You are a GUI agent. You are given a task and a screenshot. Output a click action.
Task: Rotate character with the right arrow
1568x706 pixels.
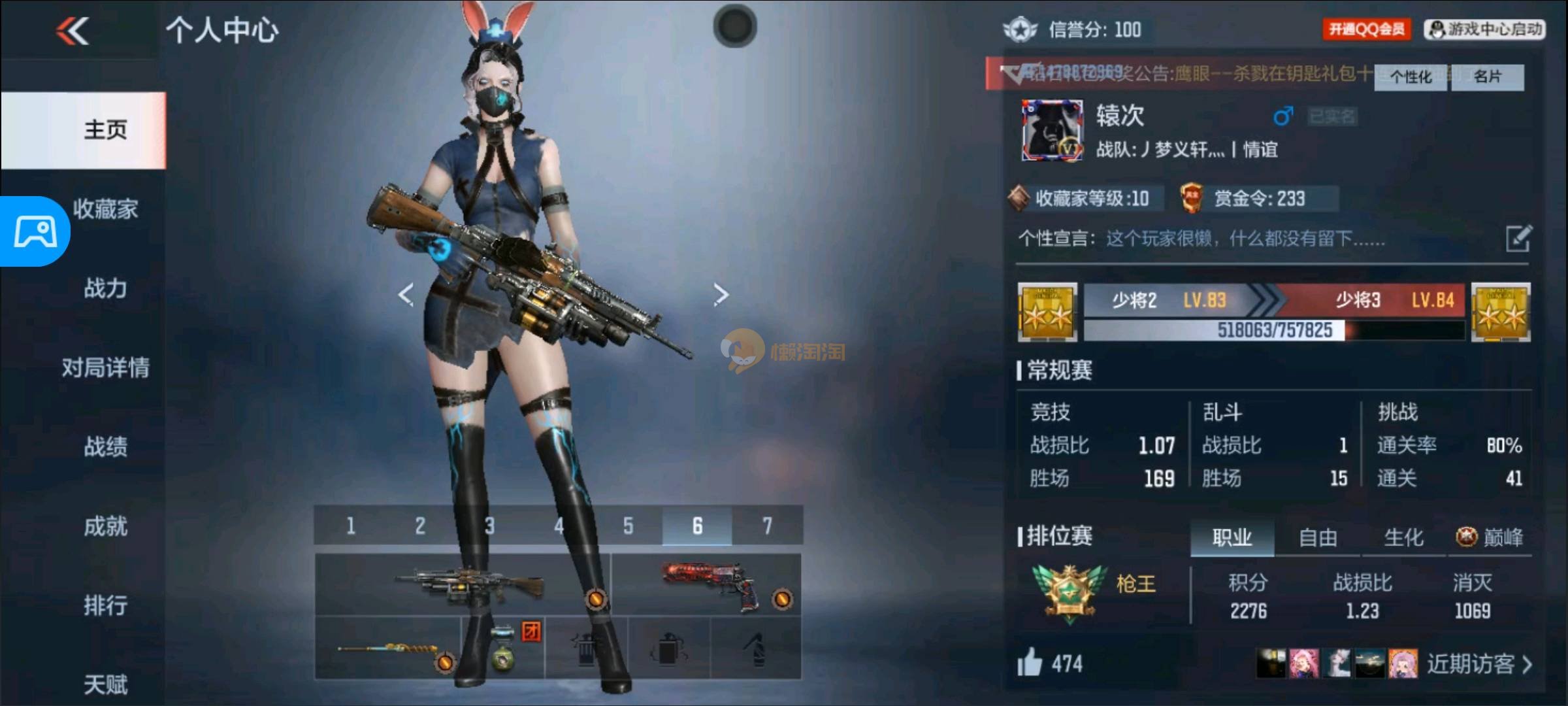click(721, 294)
